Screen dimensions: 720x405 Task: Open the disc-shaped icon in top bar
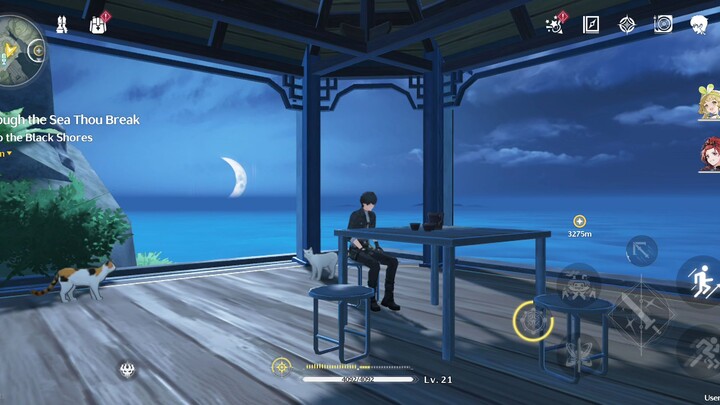(662, 24)
